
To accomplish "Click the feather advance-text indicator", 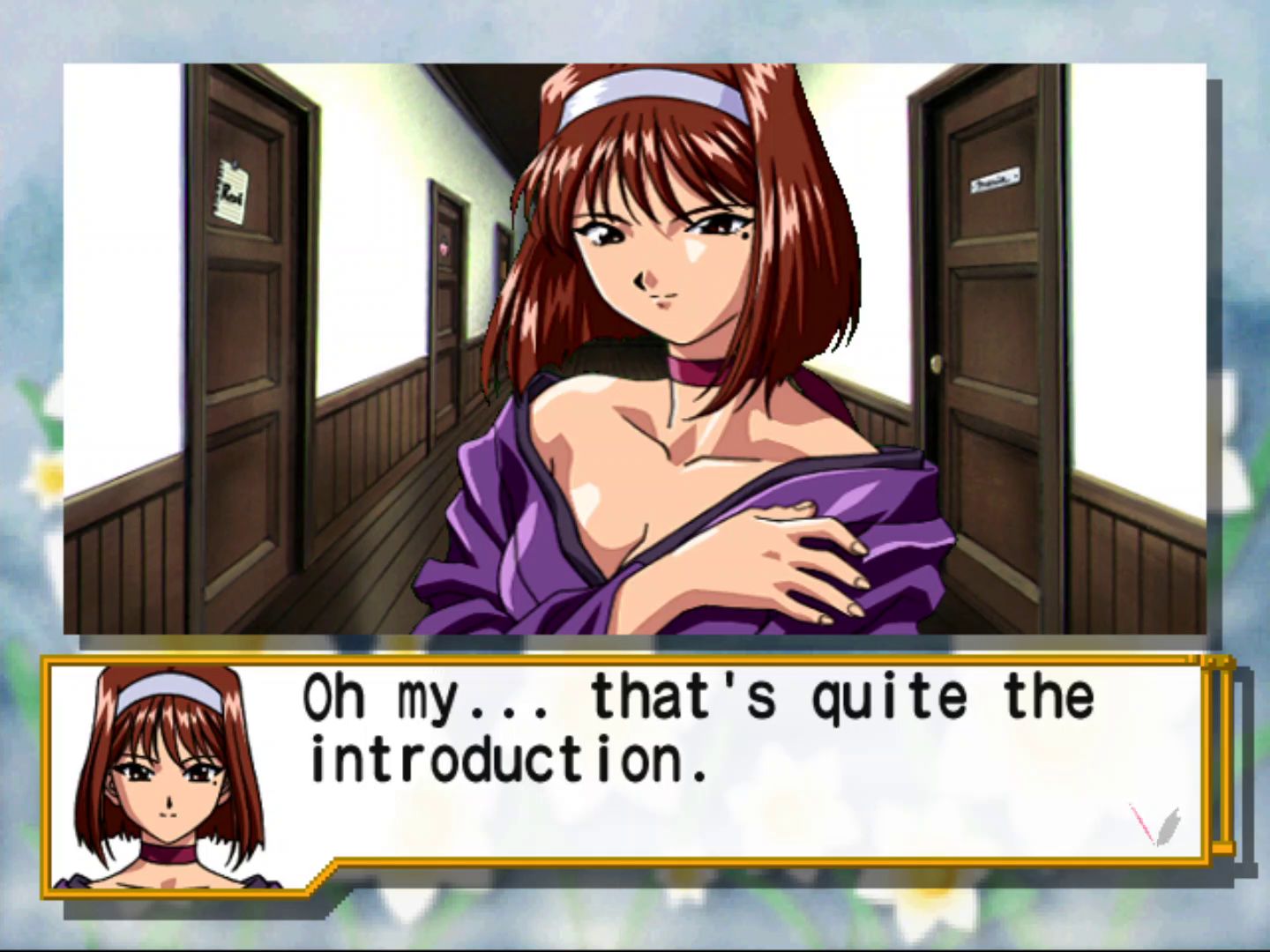I will point(1155,823).
